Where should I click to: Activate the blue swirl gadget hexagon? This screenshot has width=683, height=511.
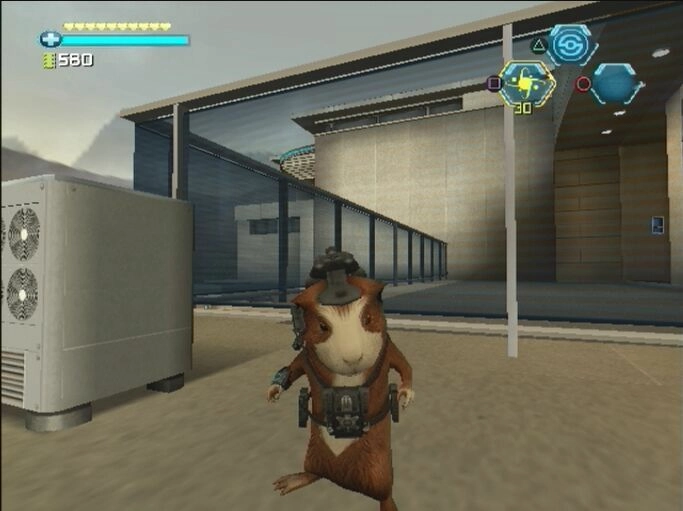tap(572, 45)
